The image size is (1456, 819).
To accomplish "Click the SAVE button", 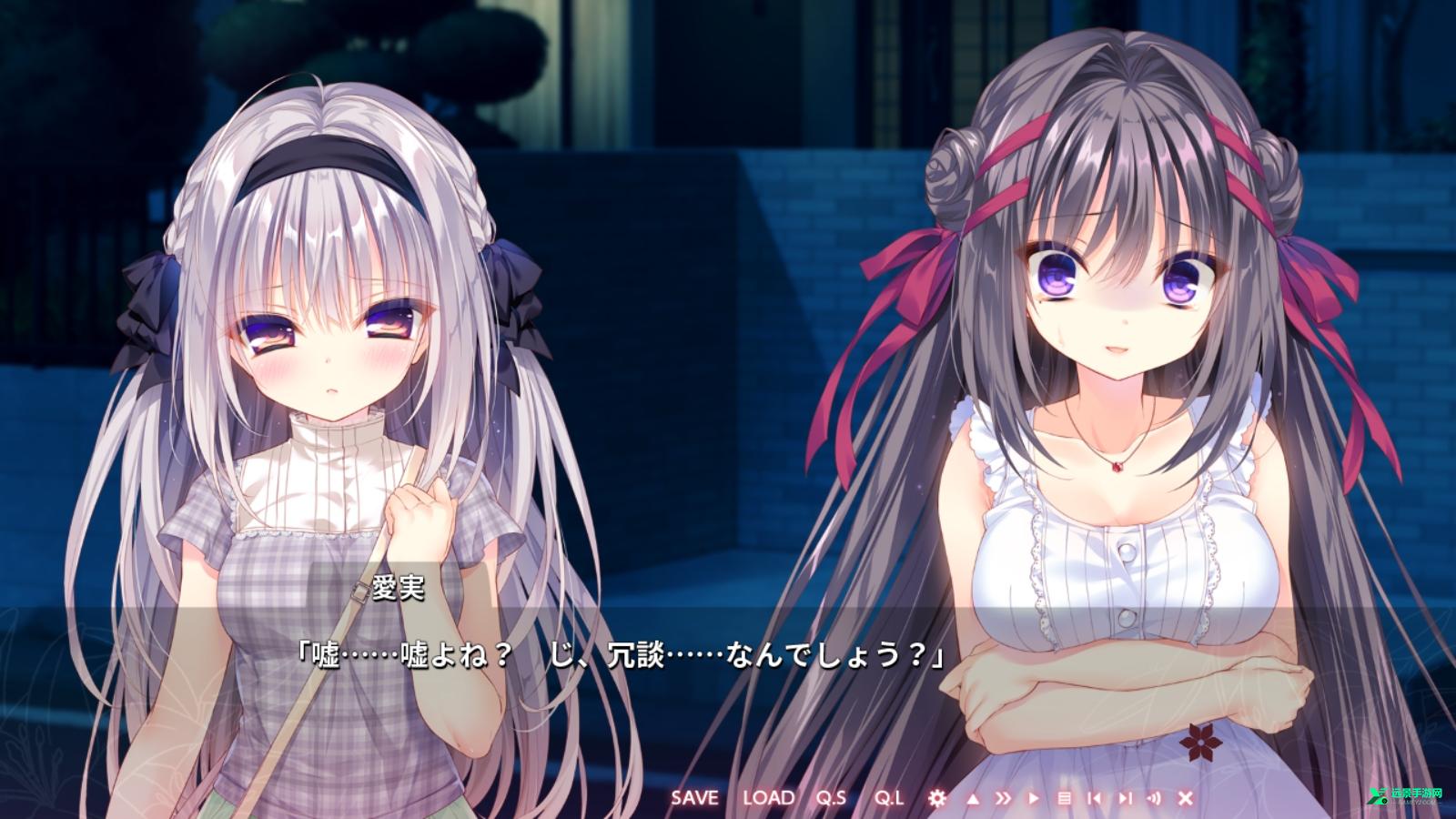I will click(x=696, y=797).
